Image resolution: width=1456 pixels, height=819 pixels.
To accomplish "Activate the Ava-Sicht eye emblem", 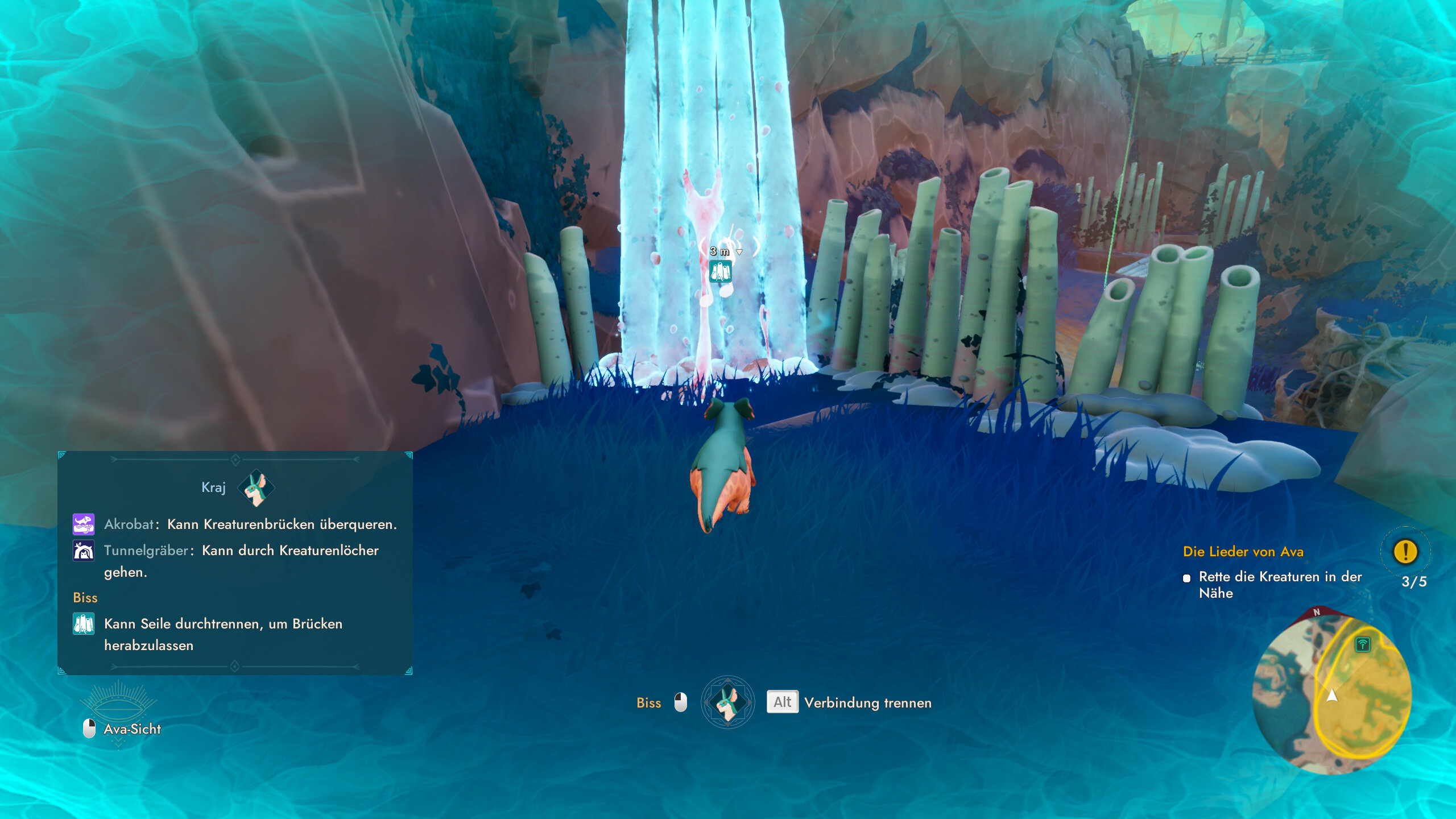I will (118, 704).
